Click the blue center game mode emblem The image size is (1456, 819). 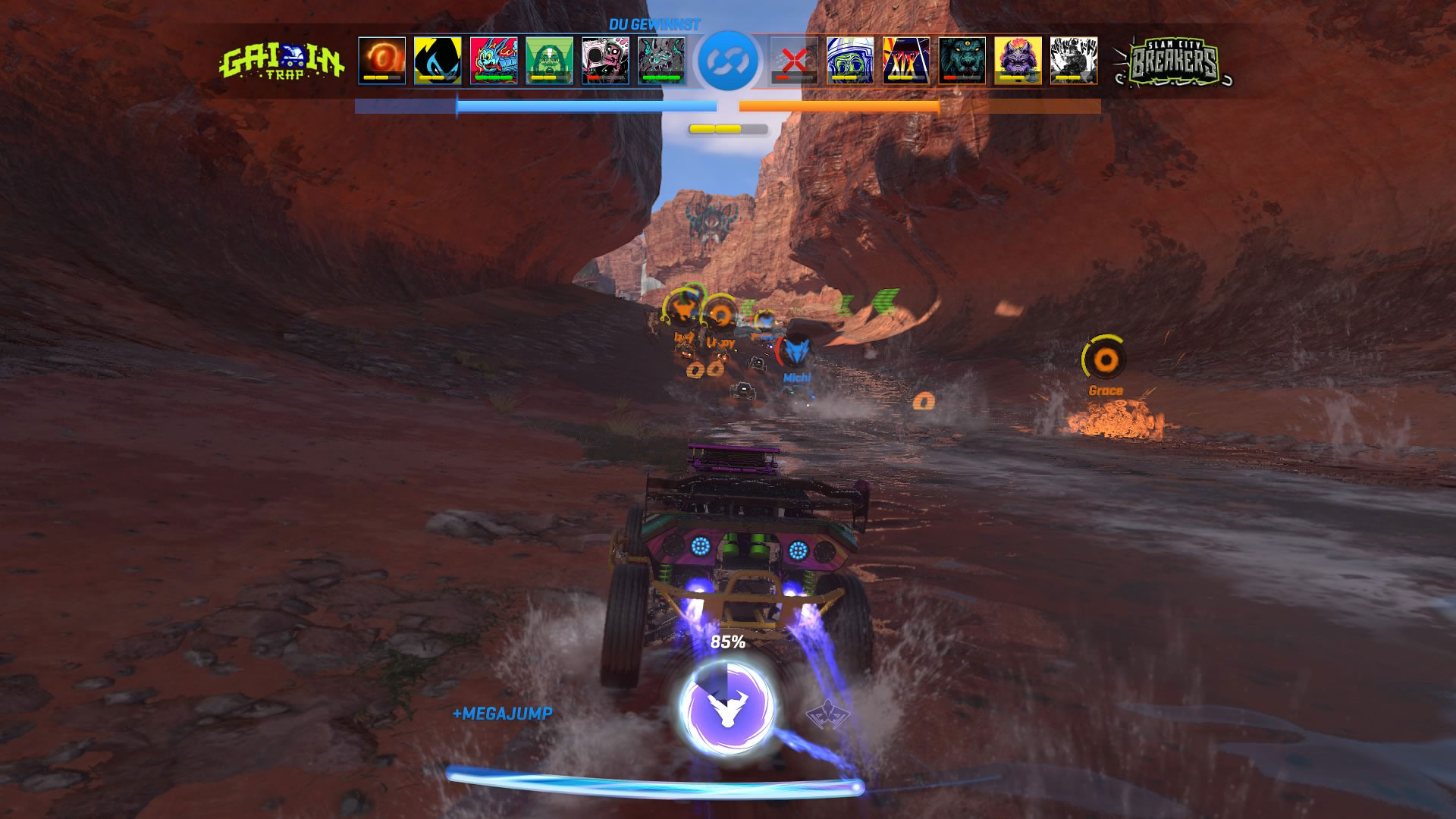click(726, 60)
